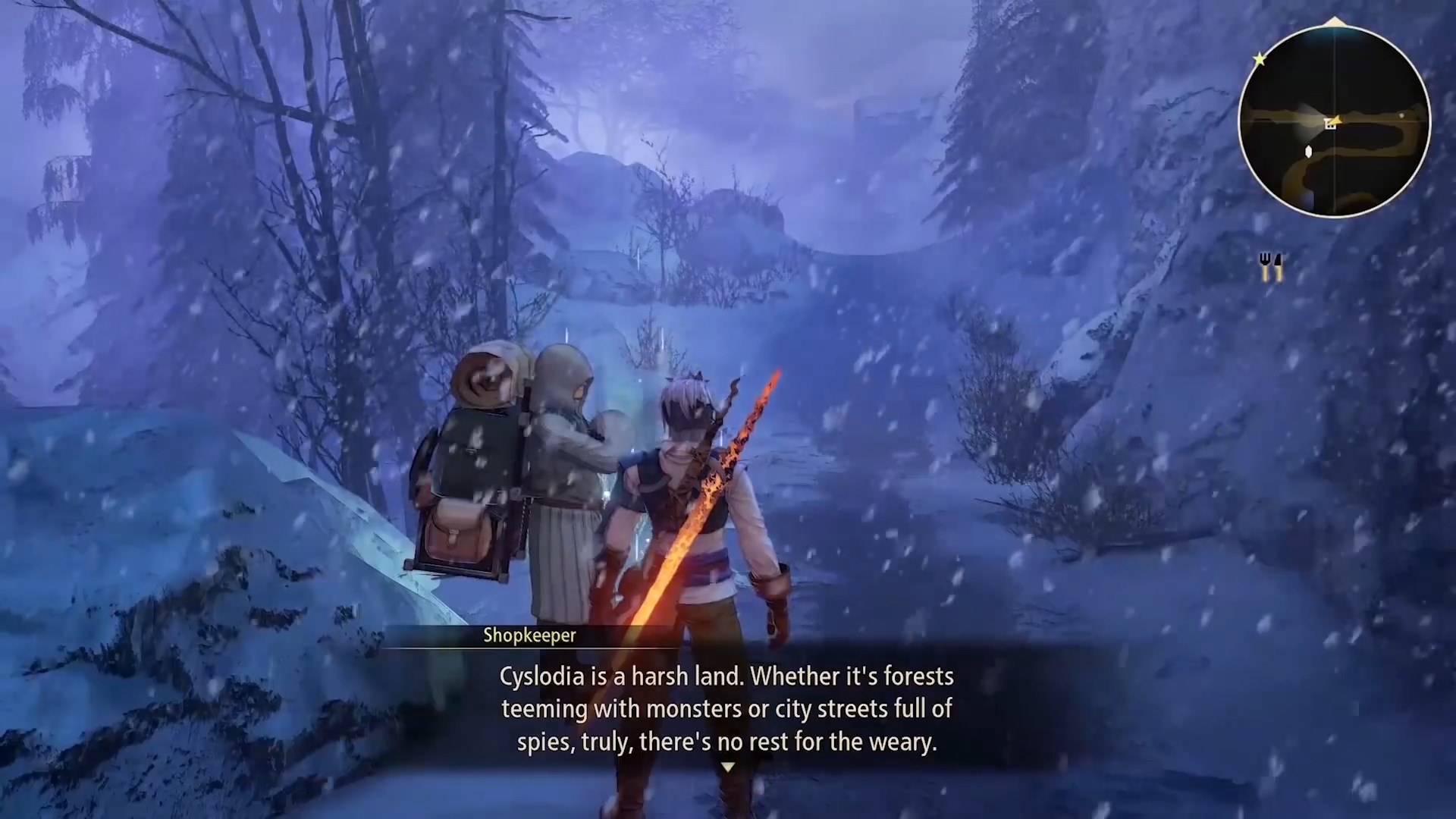
Task: Click the white shop marker beside the player arrow
Action: point(1330,124)
